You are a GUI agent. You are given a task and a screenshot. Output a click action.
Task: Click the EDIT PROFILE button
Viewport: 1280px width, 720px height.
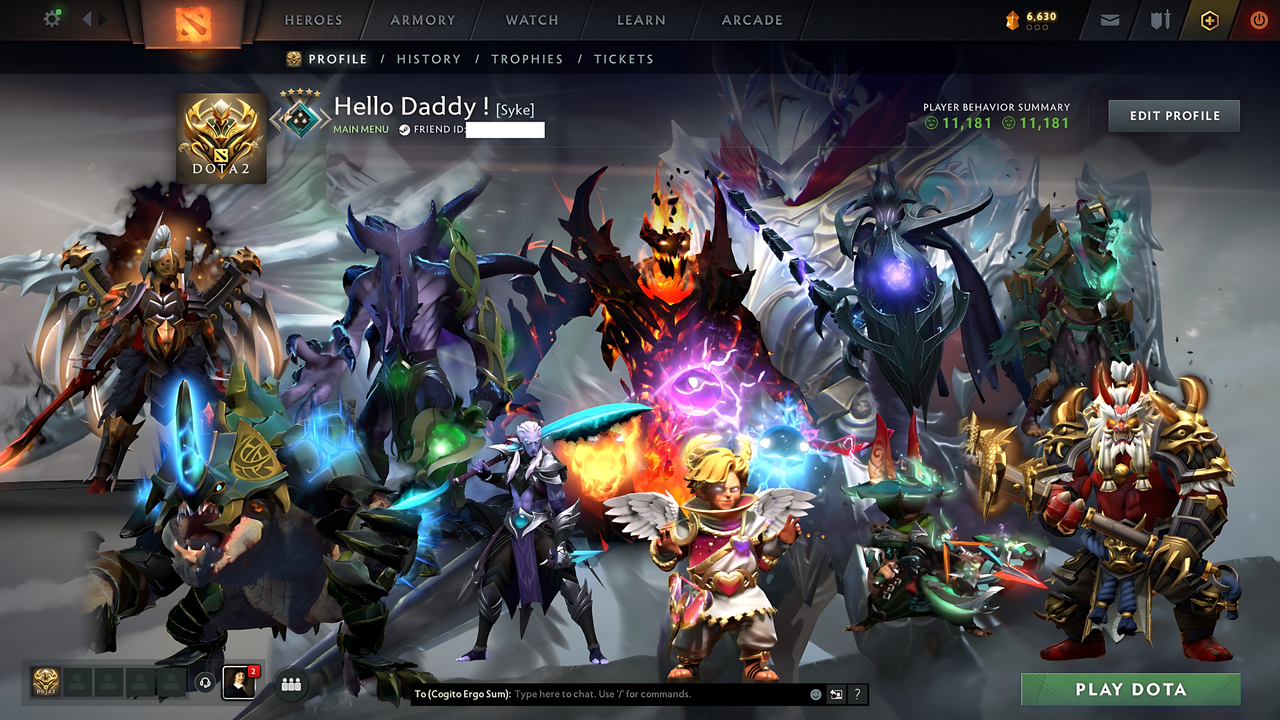coord(1173,115)
